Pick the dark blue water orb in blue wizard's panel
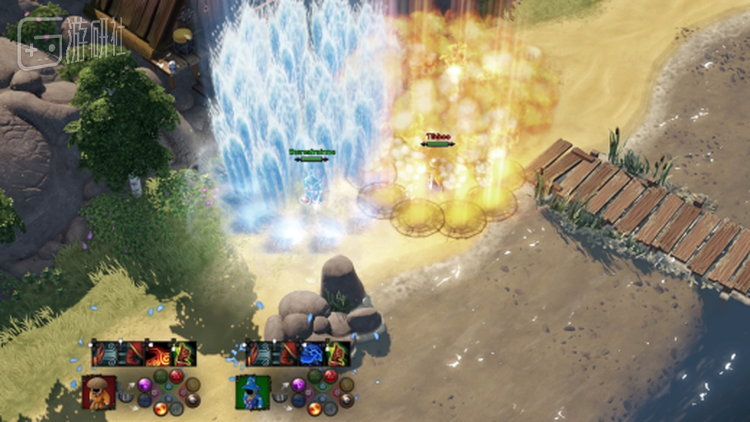Screen dimensions: 750x422 point(298,400)
